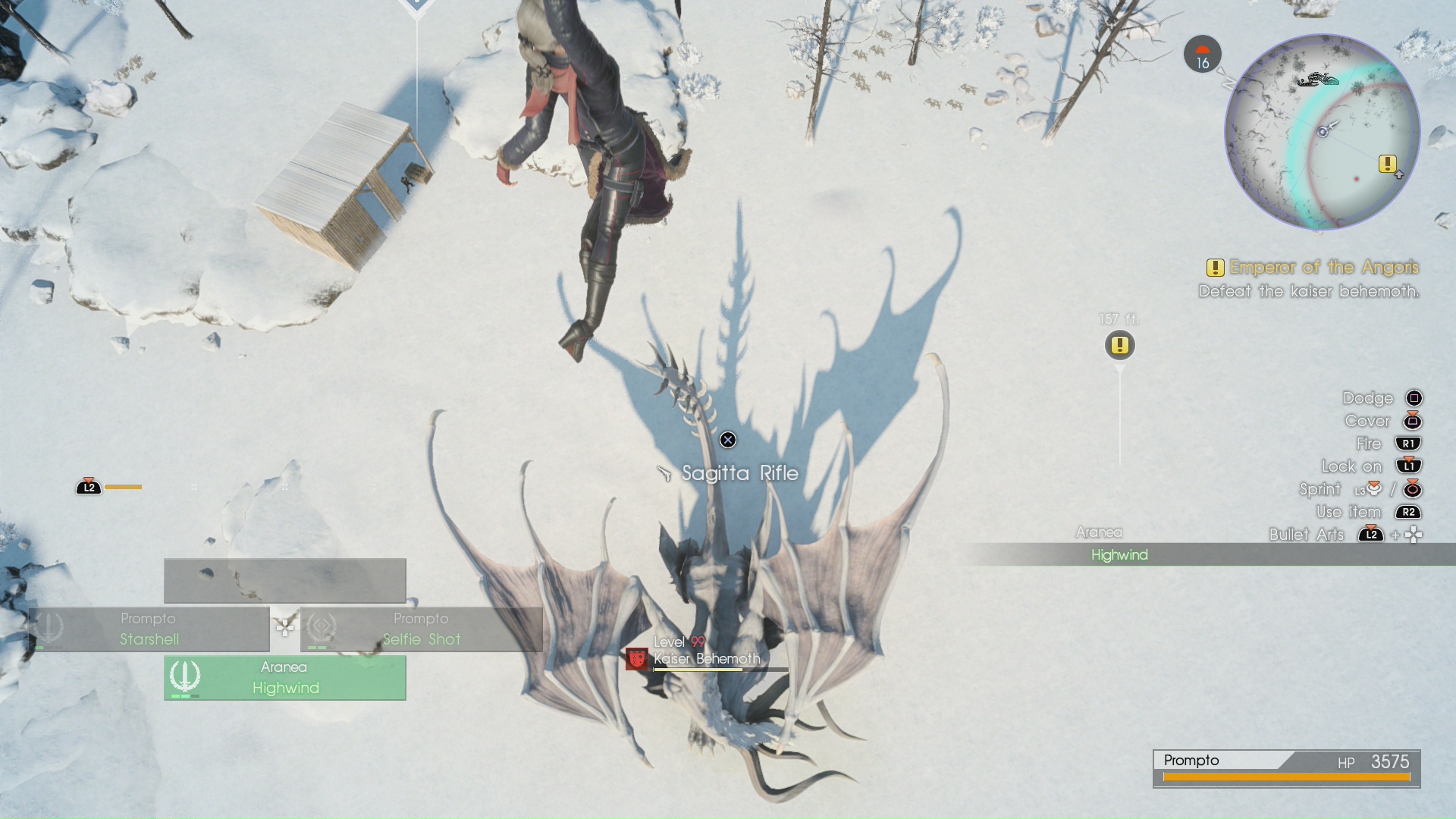The height and width of the screenshot is (819, 1456).
Task: Click the yellow quest waypoint marker
Action: tap(1119, 346)
